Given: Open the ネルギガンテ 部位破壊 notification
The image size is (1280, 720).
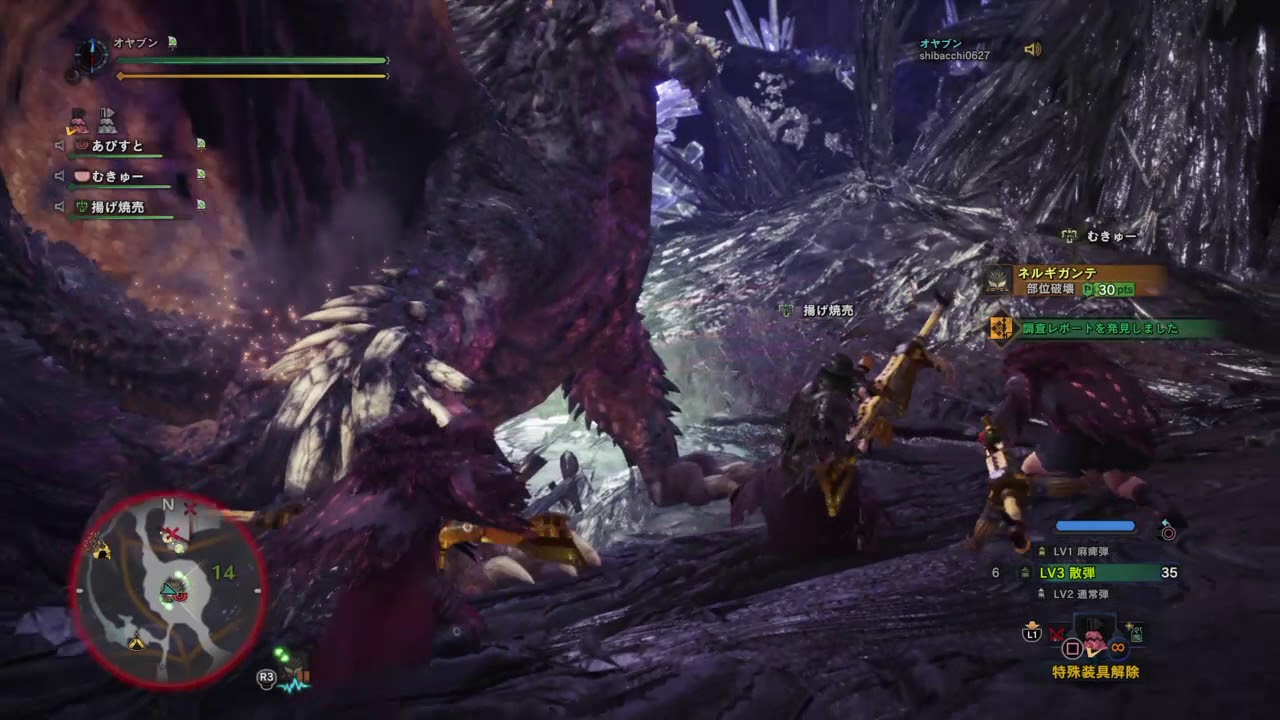Looking at the screenshot, I should pyautogui.click(x=1074, y=280).
